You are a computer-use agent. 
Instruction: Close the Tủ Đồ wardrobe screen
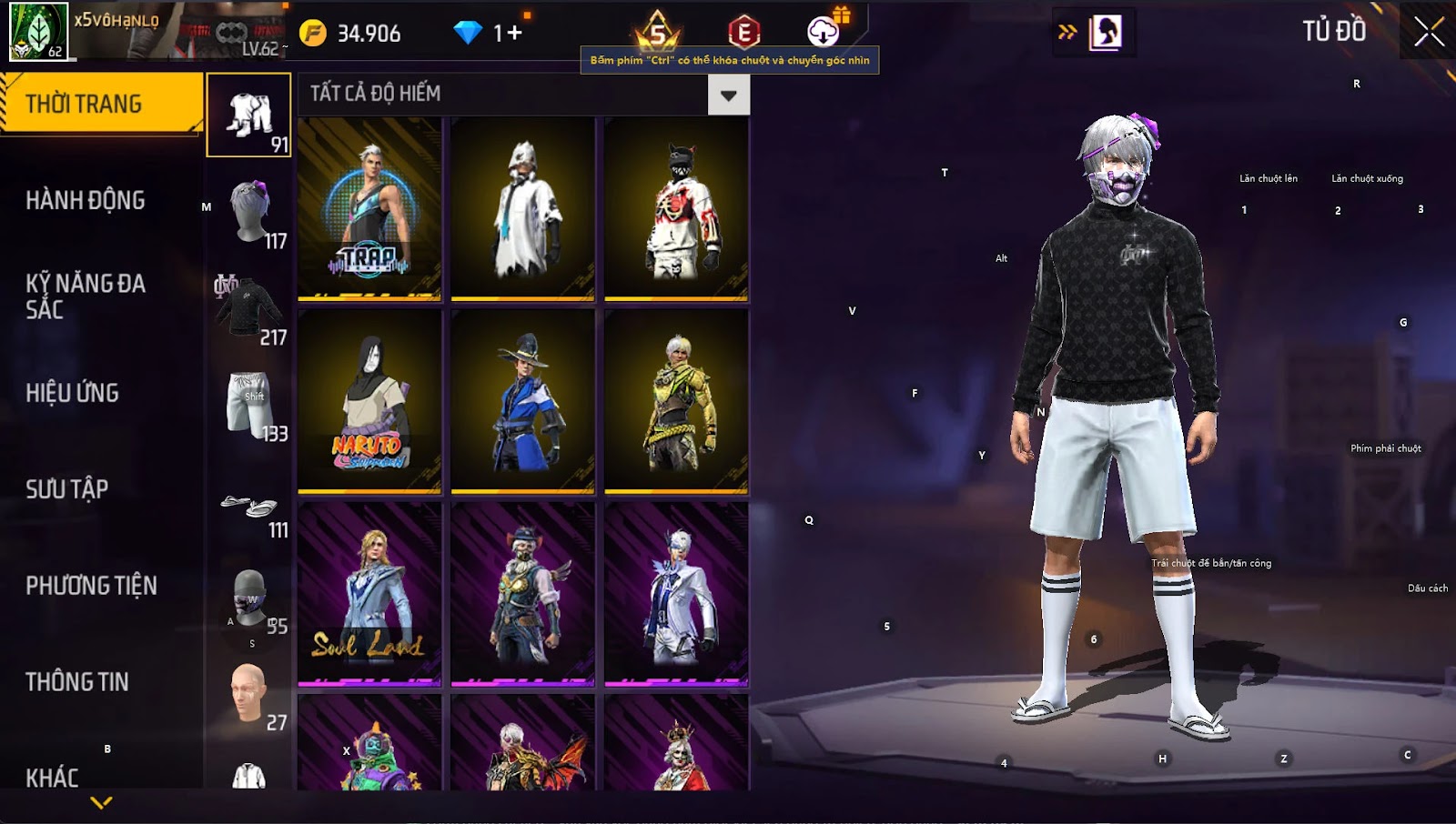(1429, 32)
